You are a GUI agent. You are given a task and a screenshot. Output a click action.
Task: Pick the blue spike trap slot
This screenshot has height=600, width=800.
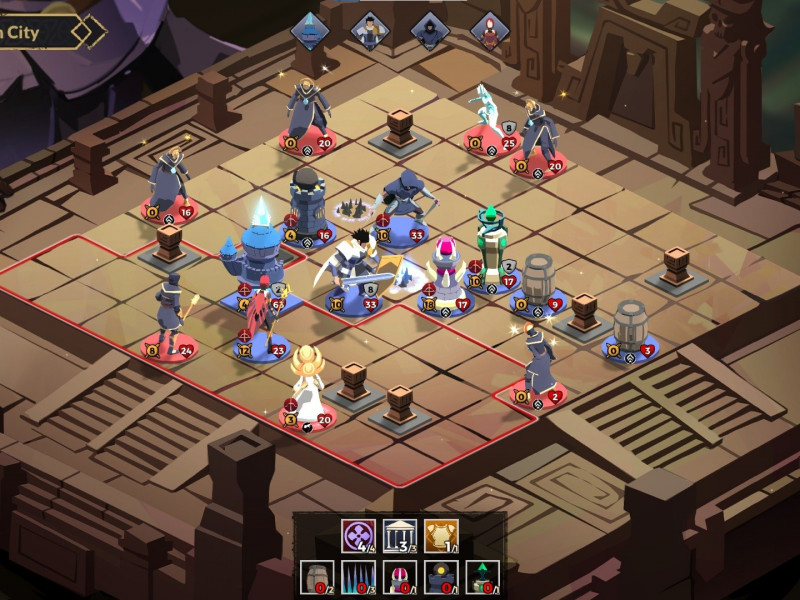(x=357, y=577)
